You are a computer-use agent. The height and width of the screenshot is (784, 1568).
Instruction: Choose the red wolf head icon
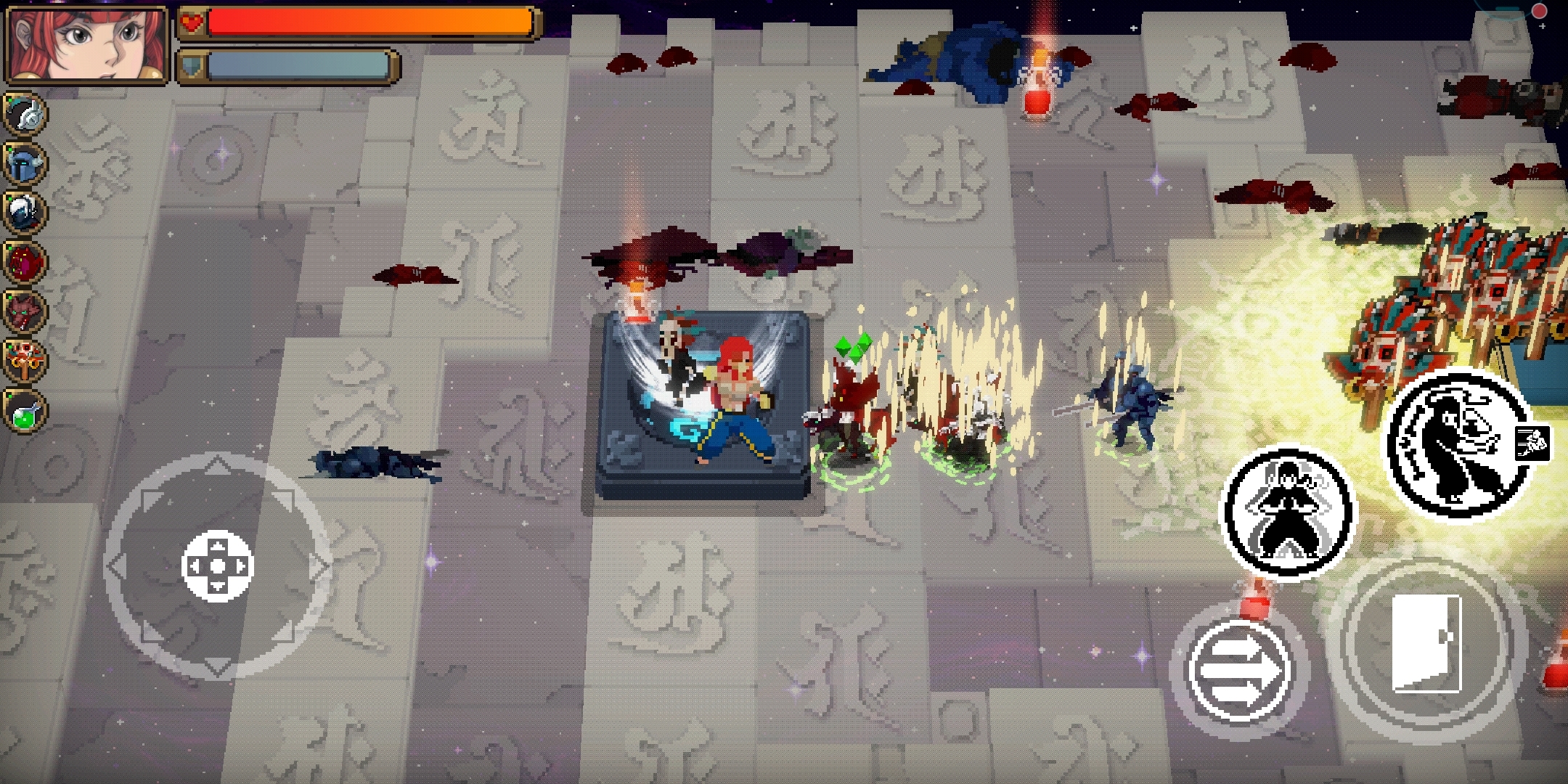pyautogui.click(x=26, y=311)
